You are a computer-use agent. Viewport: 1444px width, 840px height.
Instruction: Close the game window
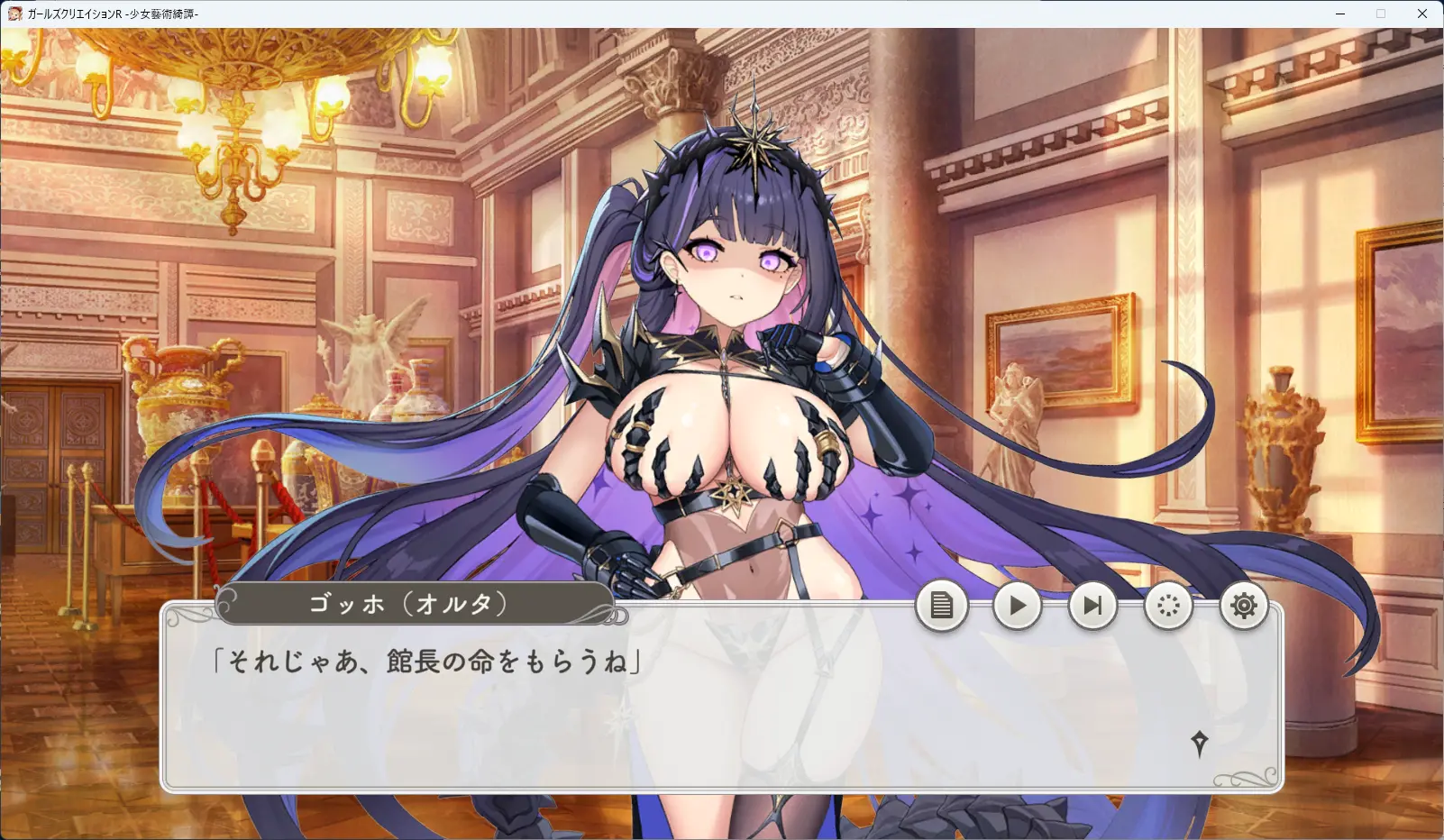1422,14
